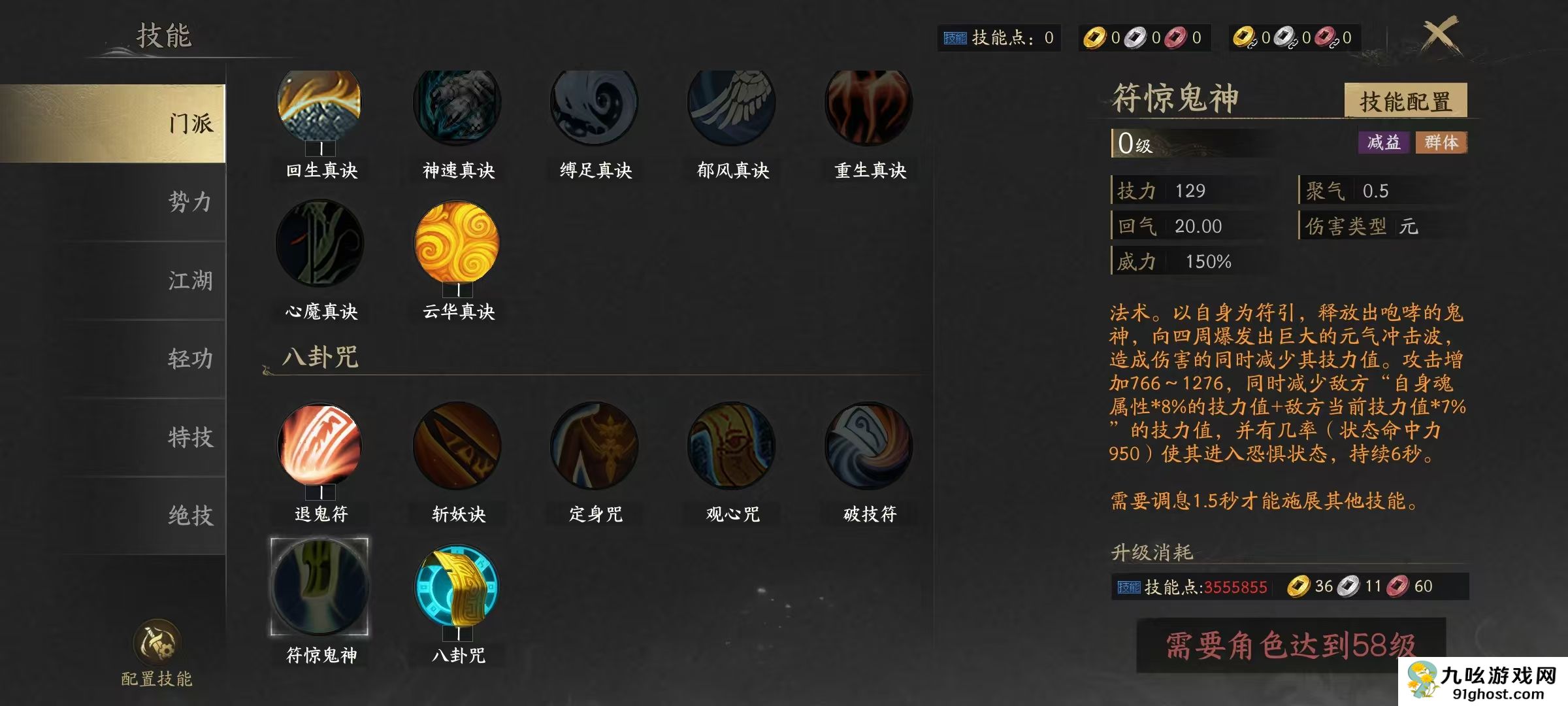
Task: Toggle the 群体 group tag
Action: tap(1441, 143)
